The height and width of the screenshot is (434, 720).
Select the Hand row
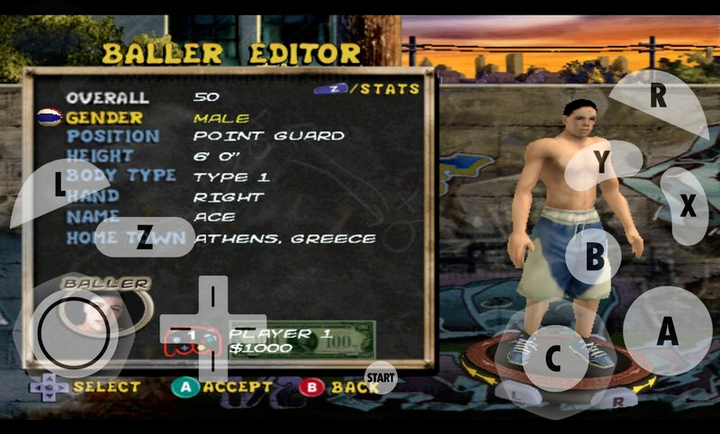pos(92,197)
